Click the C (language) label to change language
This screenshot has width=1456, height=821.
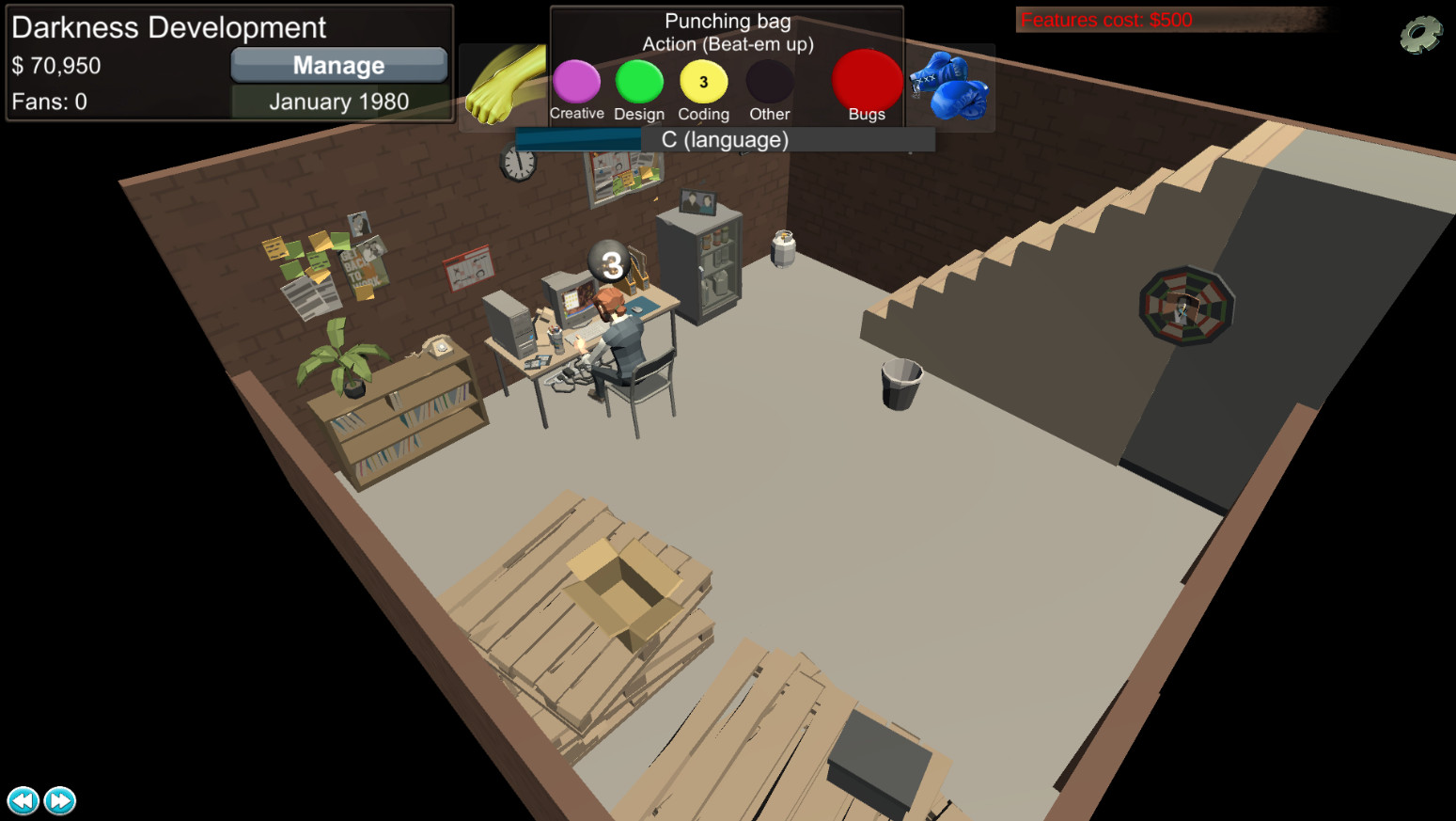coord(725,138)
